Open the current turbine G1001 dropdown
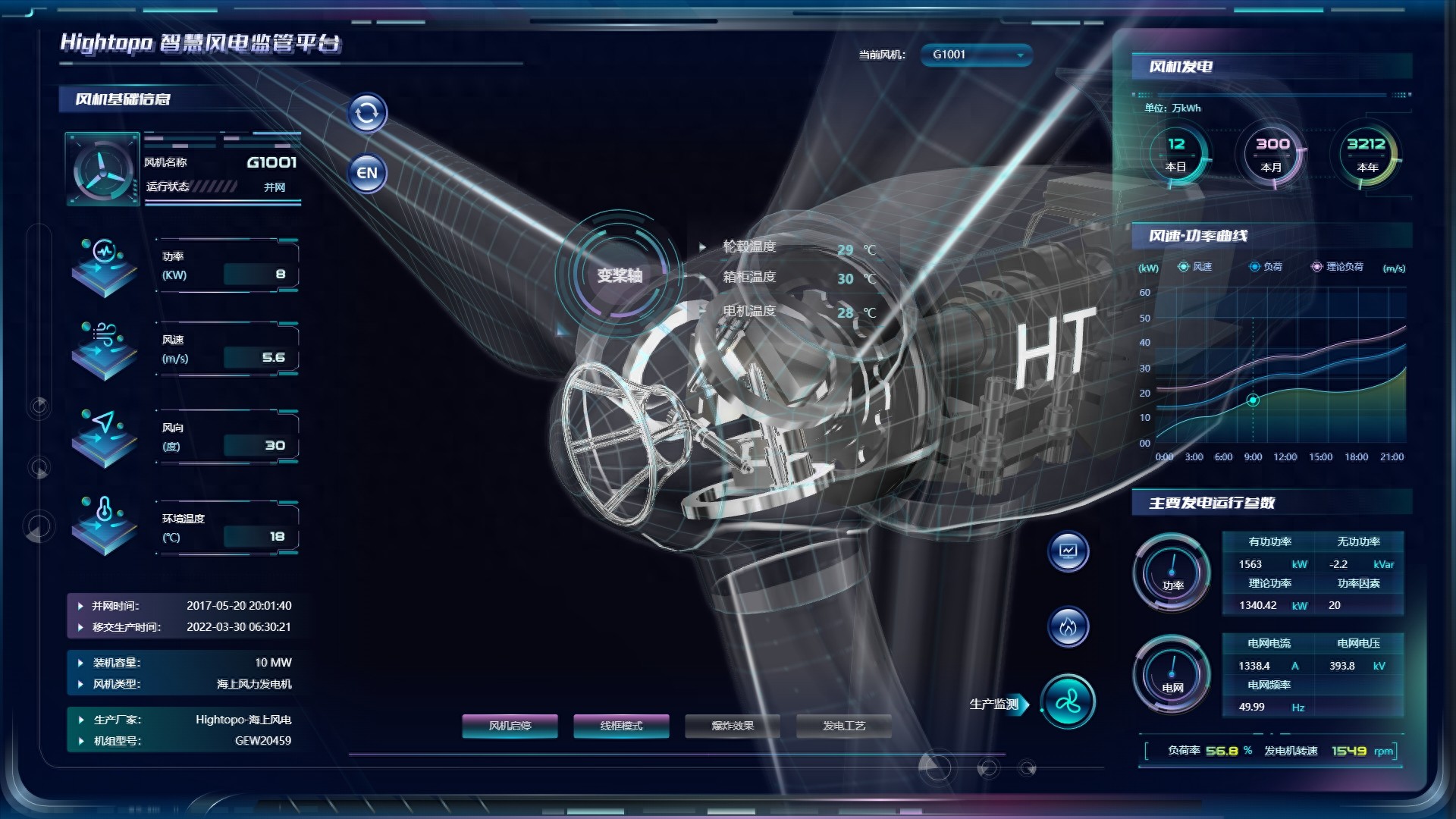1456x819 pixels. 977,55
